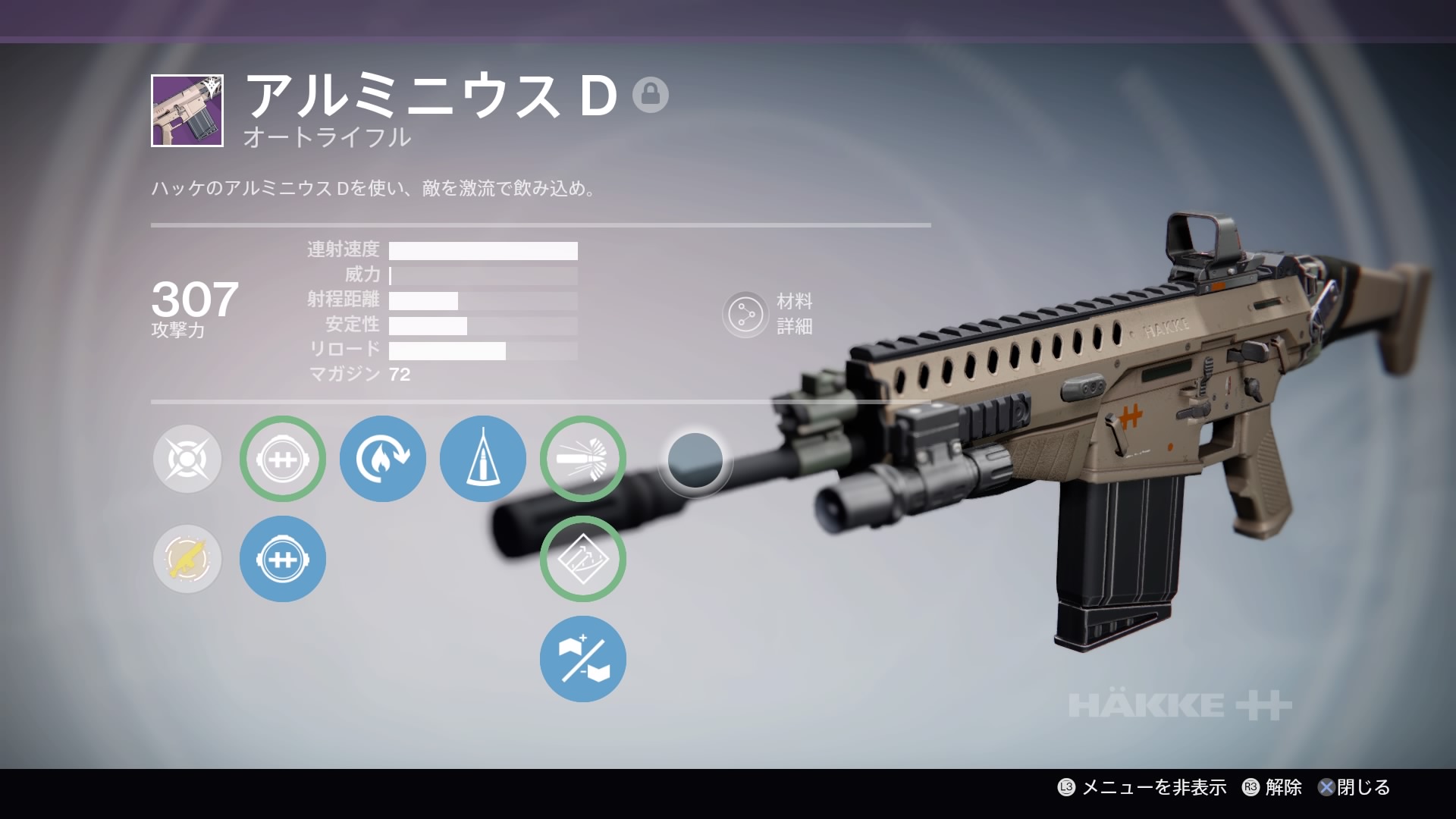Screen dimensions: 1456x819
Task: Toggle the lock icon beside weapon name
Action: [x=650, y=95]
